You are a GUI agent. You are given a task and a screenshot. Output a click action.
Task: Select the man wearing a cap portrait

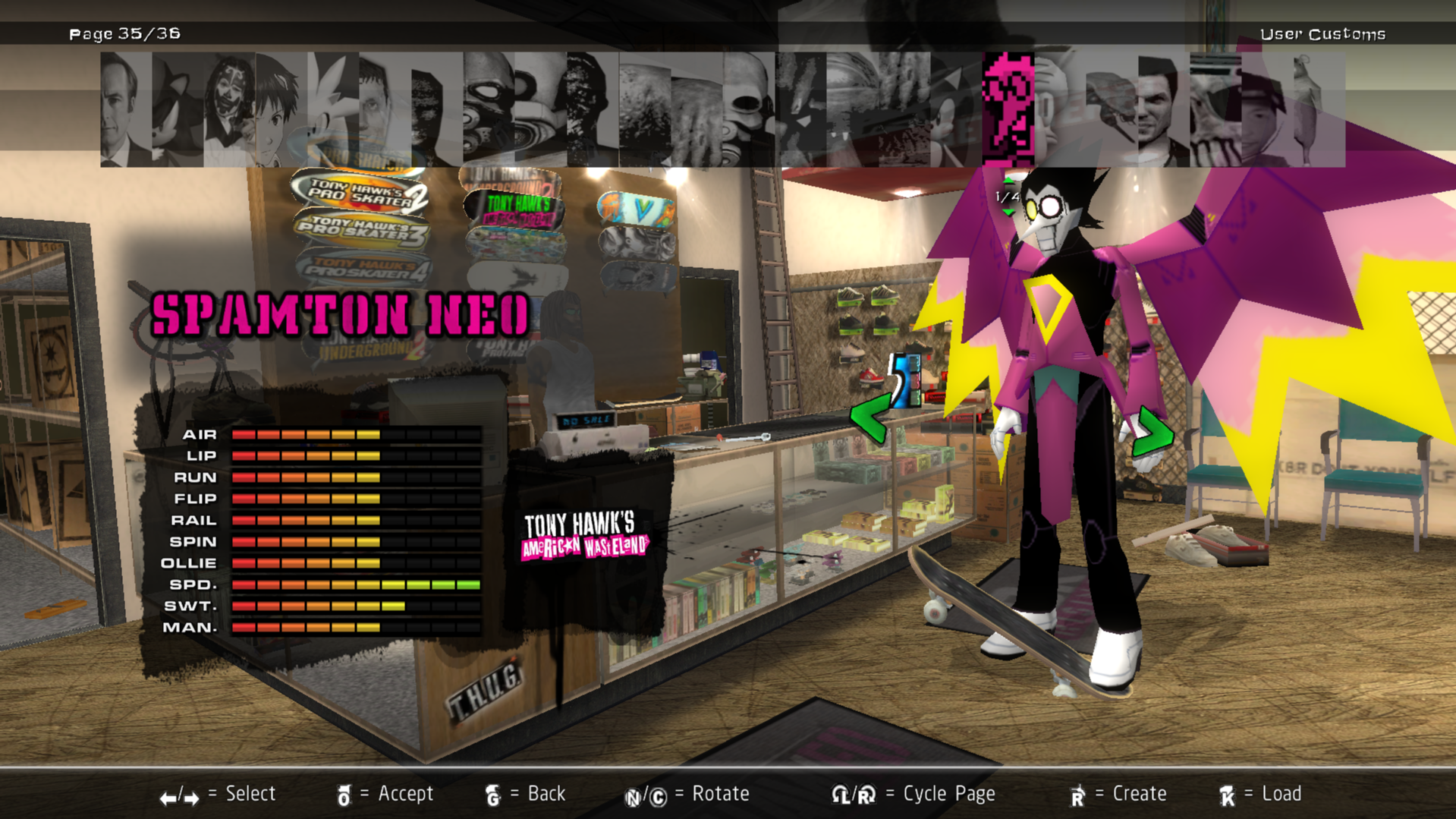tap(1267, 109)
